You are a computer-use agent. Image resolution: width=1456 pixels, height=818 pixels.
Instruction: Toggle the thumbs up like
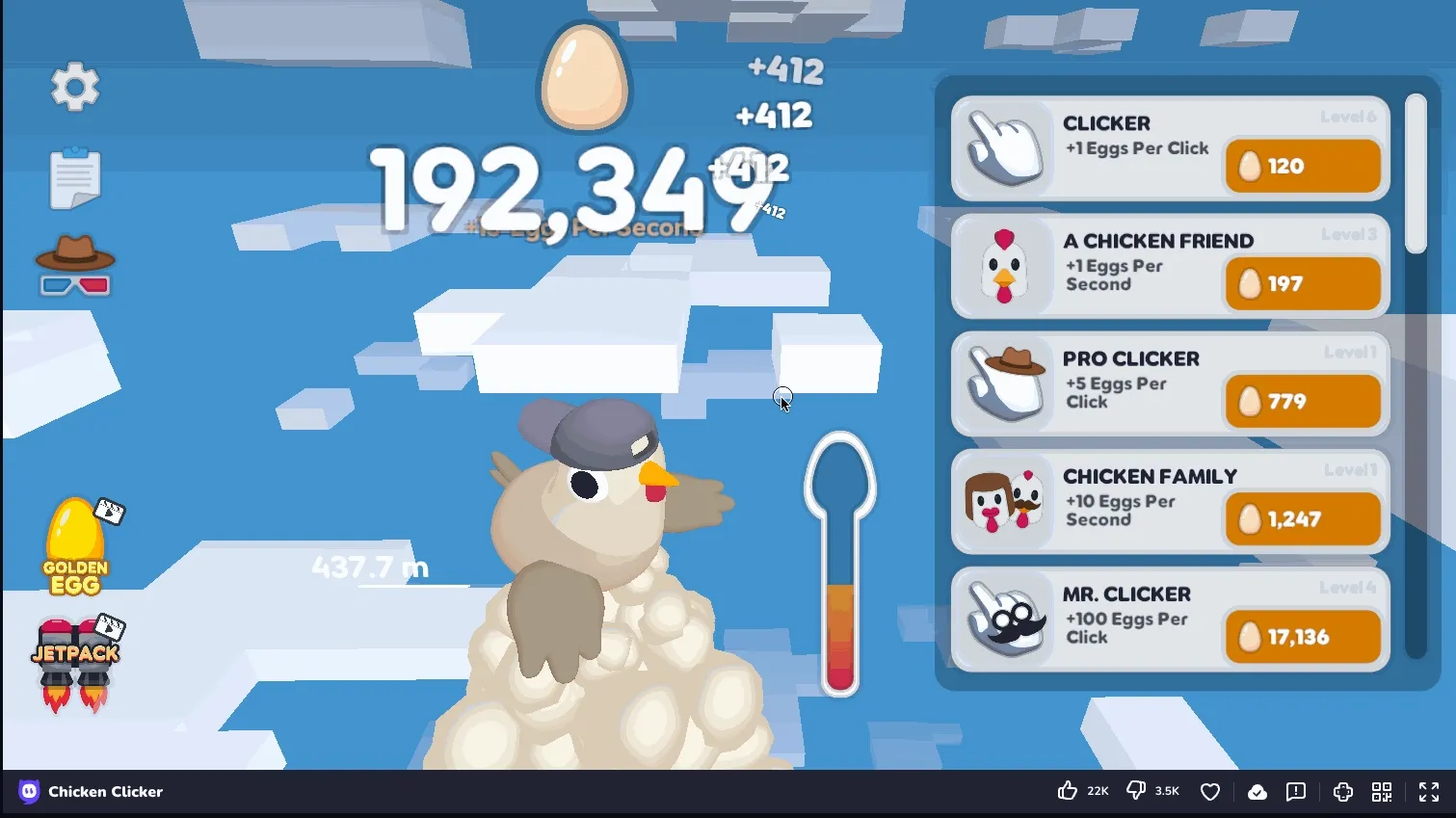click(x=1068, y=791)
